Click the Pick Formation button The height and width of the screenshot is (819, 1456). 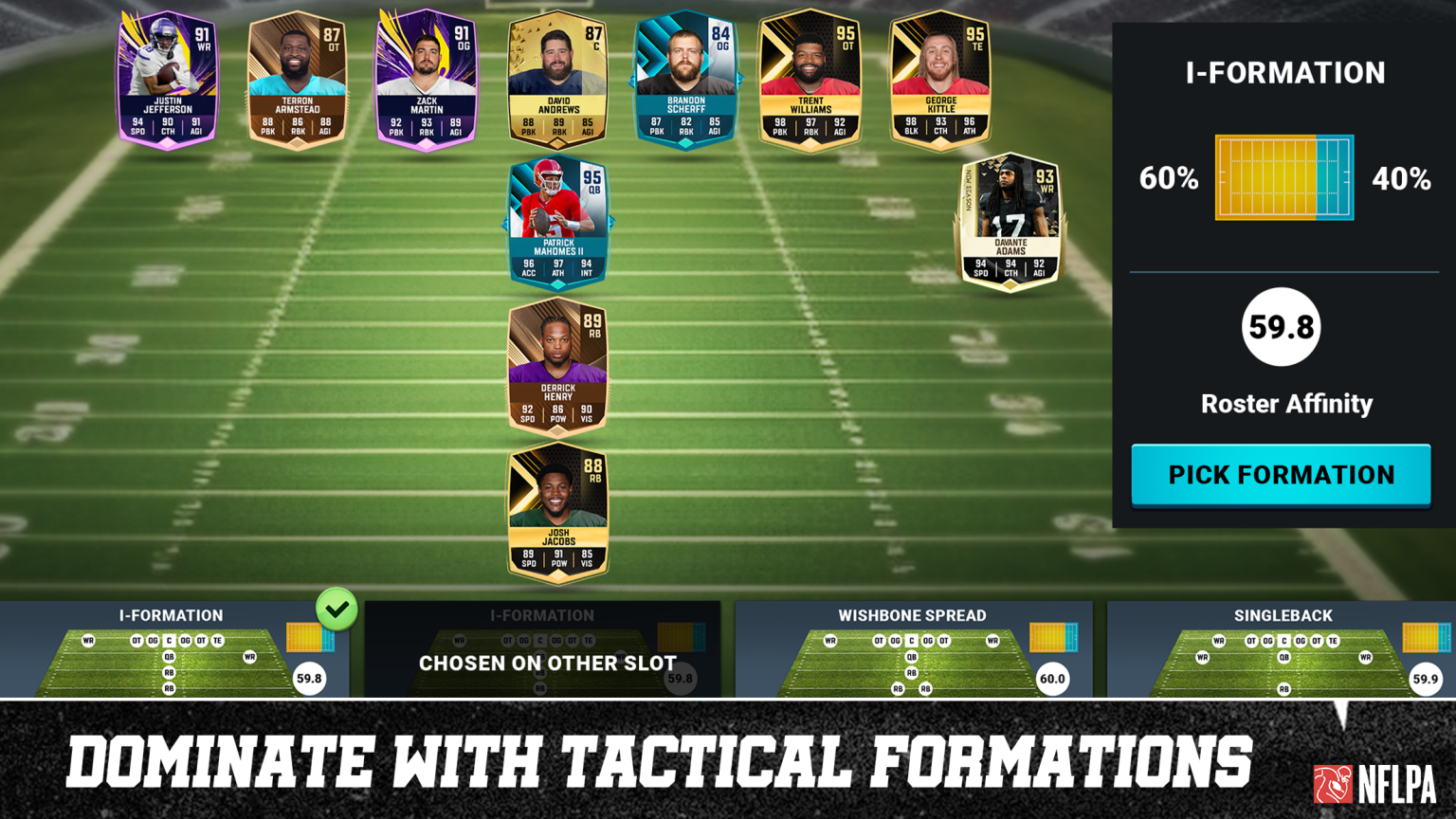(1281, 475)
